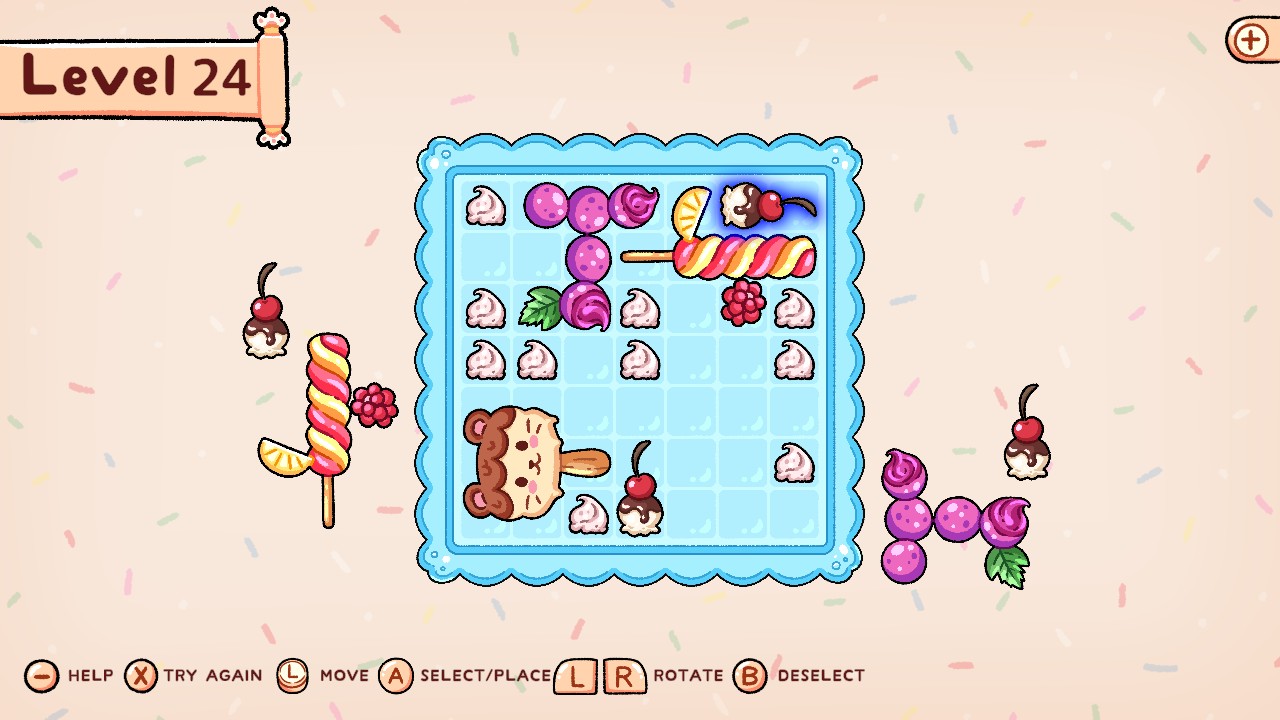
Task: Click a cream dollop in the board's top-left cell
Action: tap(485, 205)
